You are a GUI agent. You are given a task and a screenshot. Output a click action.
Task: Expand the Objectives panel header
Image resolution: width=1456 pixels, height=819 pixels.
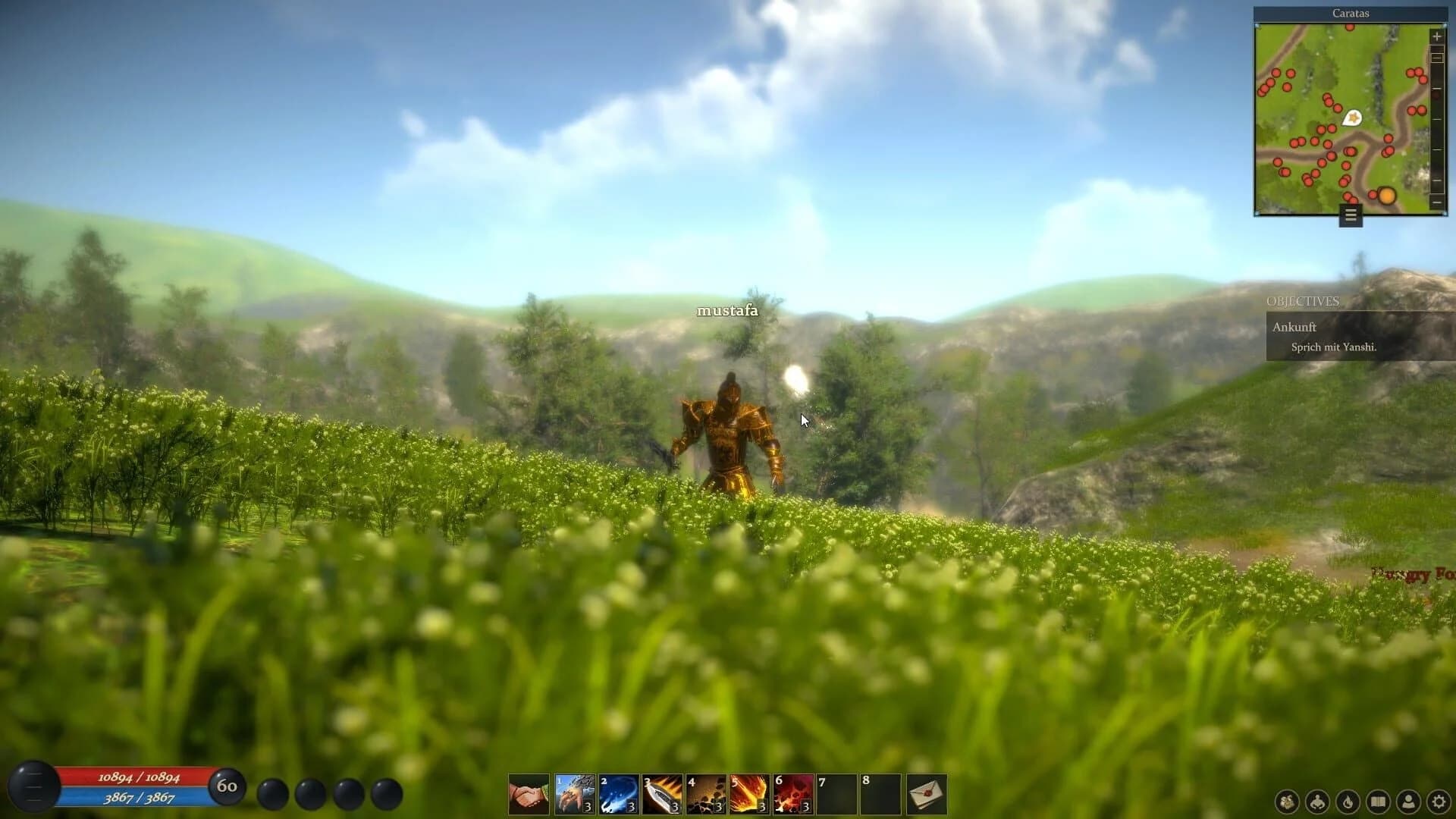click(1303, 302)
